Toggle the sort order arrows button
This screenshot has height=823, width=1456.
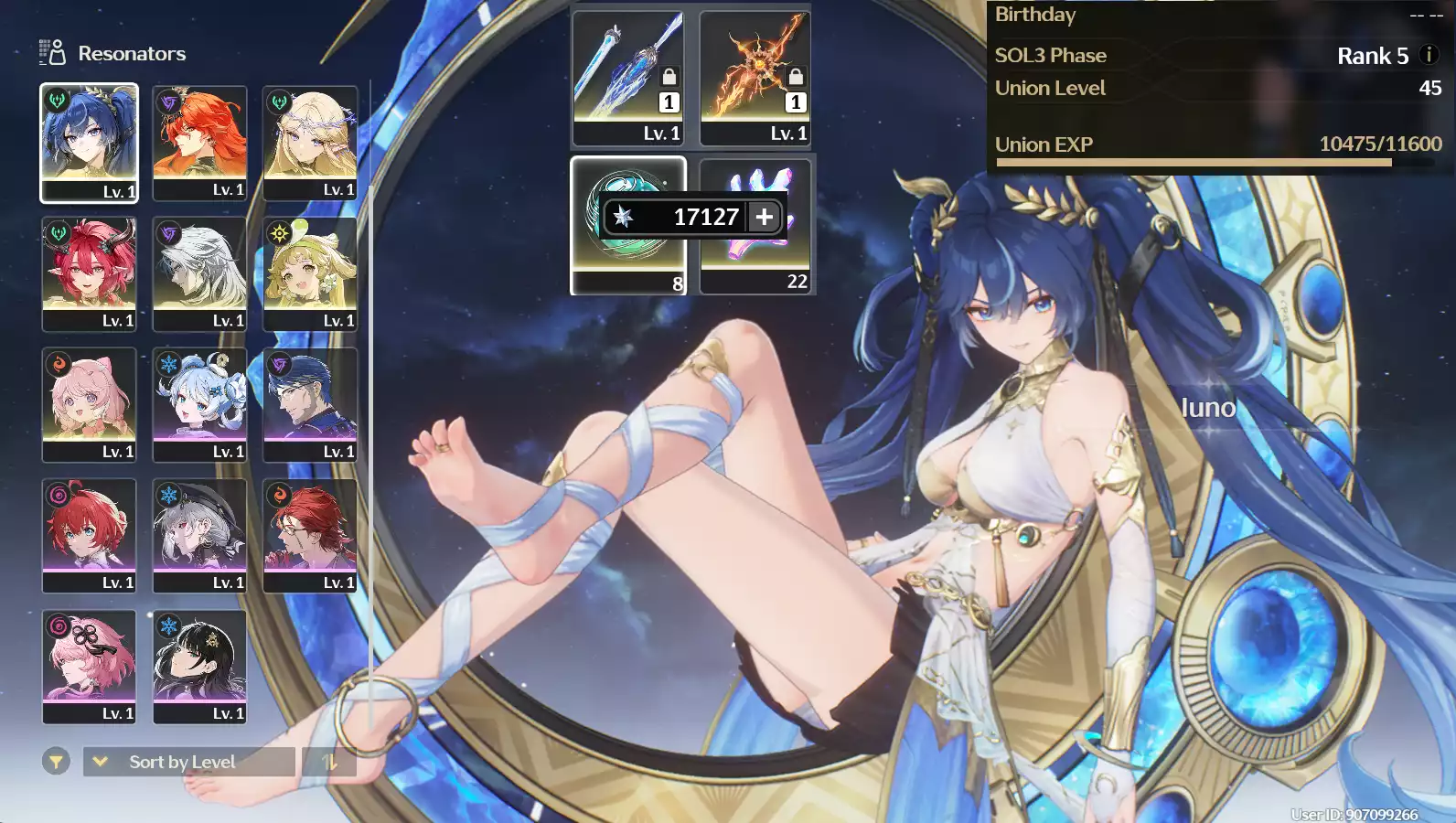[329, 762]
